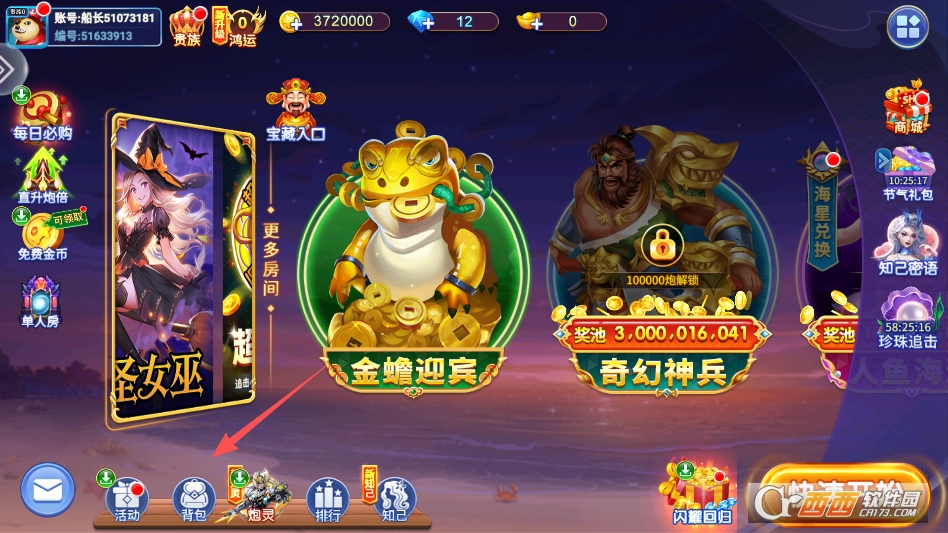Enter the 单人房 single player room
This screenshot has width=948, height=533.
coord(41,300)
